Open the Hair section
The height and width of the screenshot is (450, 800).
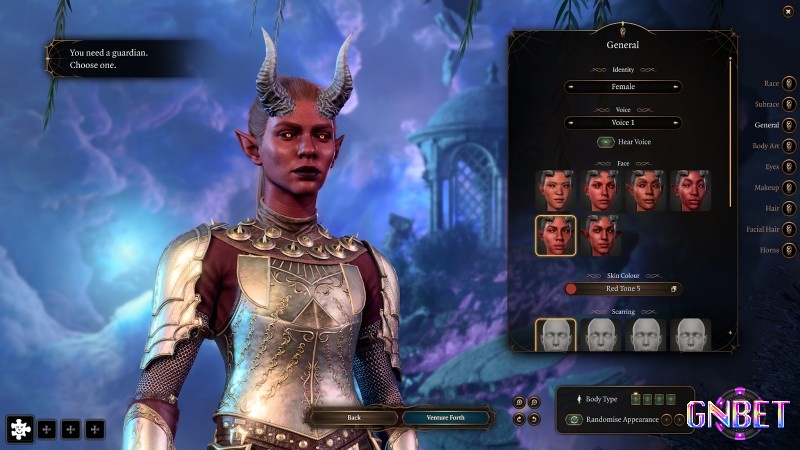tap(789, 208)
